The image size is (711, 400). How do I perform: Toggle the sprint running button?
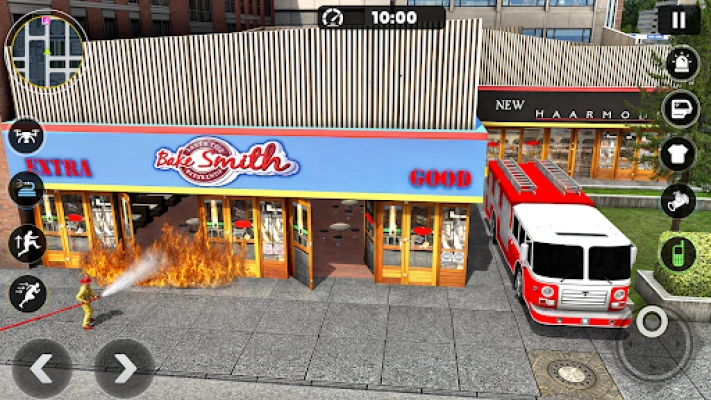(26, 294)
